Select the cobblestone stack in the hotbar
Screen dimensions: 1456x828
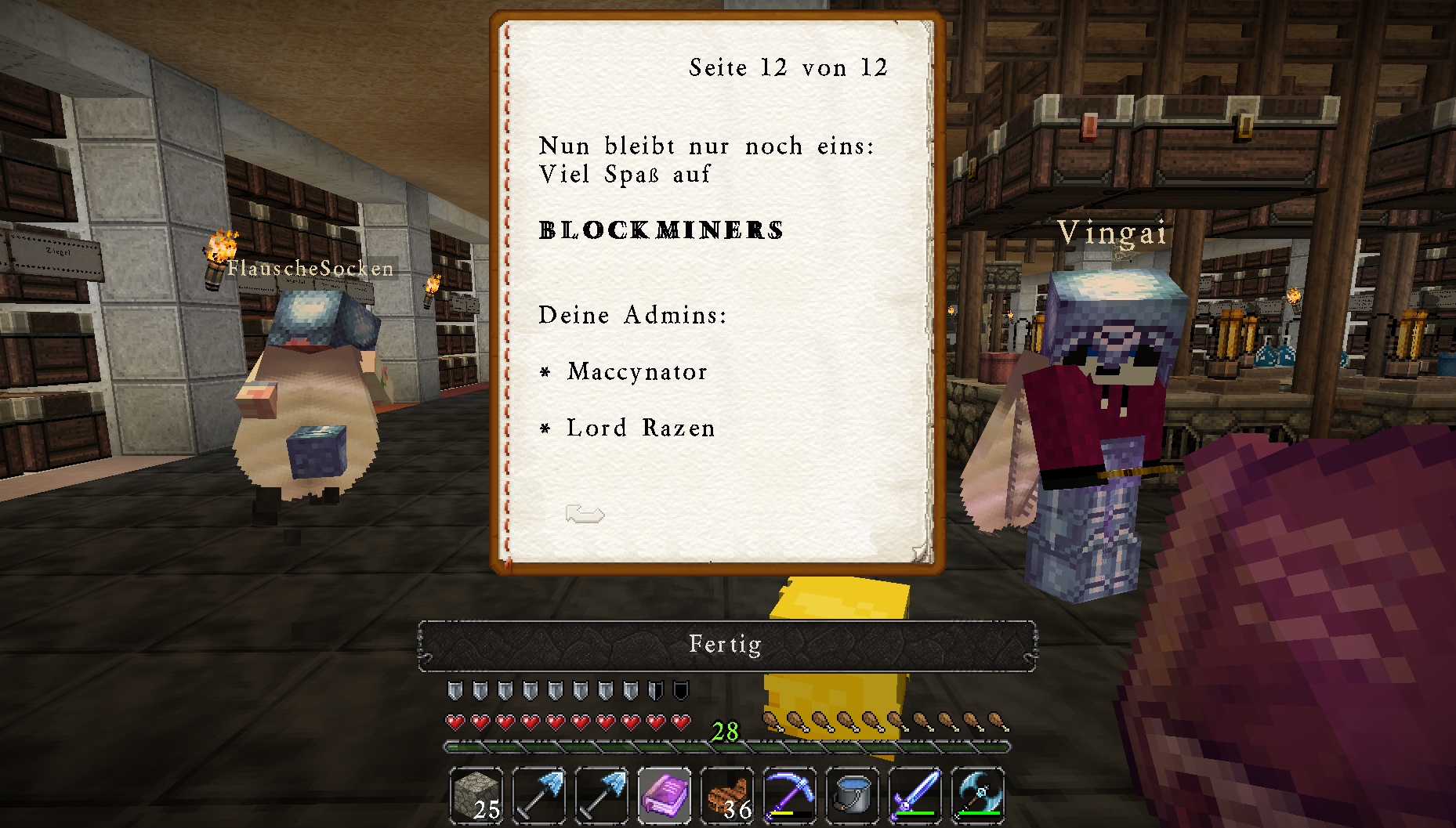pos(476,795)
